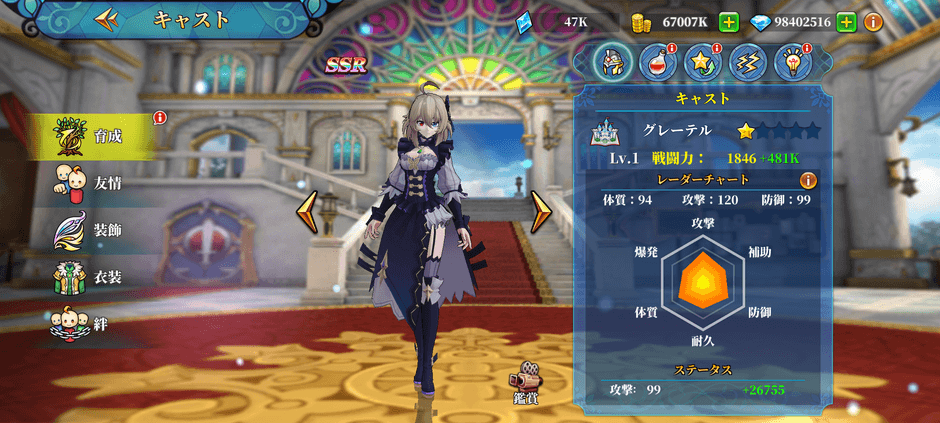940x423 pixels.
Task: Switch to the red potion tab
Action: pyautogui.click(x=657, y=63)
